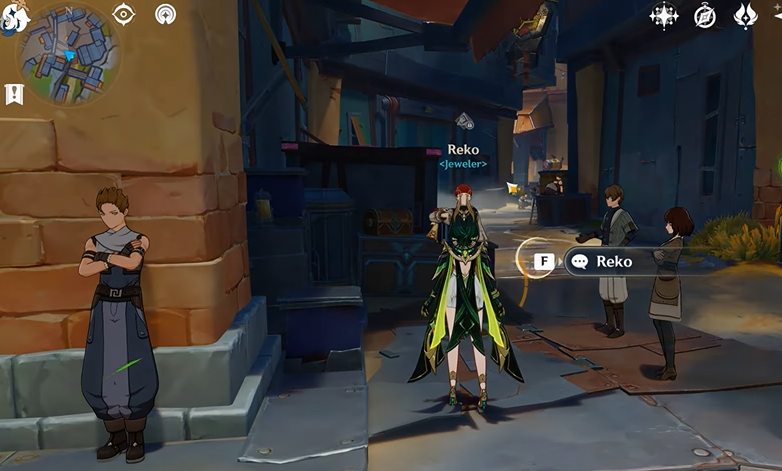Open the co-op signal waves icon
The height and width of the screenshot is (471, 782).
(166, 14)
